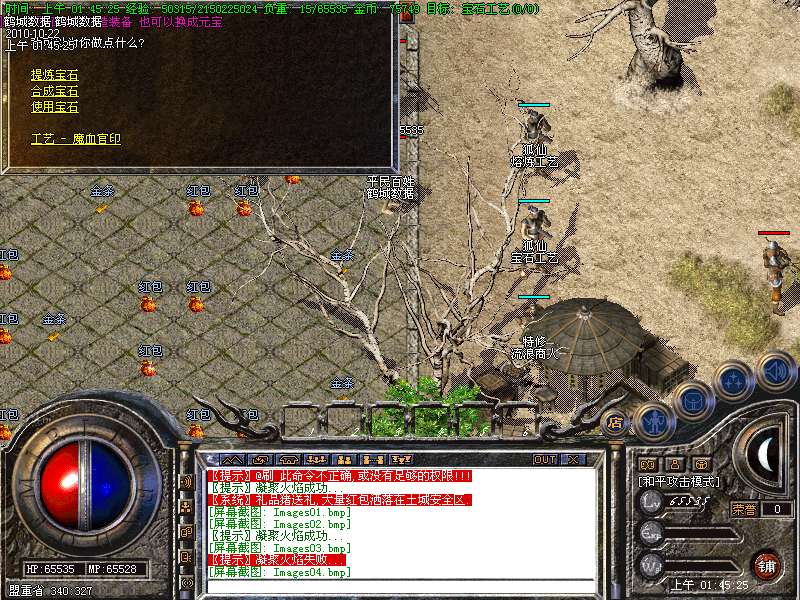The image size is (800, 600).
Task: Toggle the sound speaker round button
Action: click(775, 370)
